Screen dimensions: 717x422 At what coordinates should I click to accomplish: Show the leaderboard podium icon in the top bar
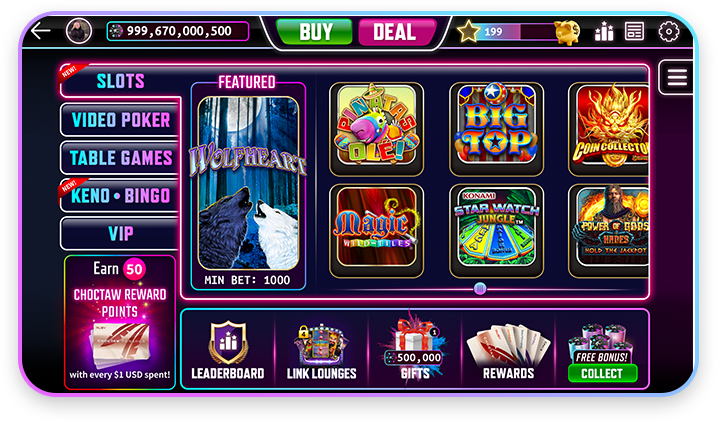(x=603, y=32)
